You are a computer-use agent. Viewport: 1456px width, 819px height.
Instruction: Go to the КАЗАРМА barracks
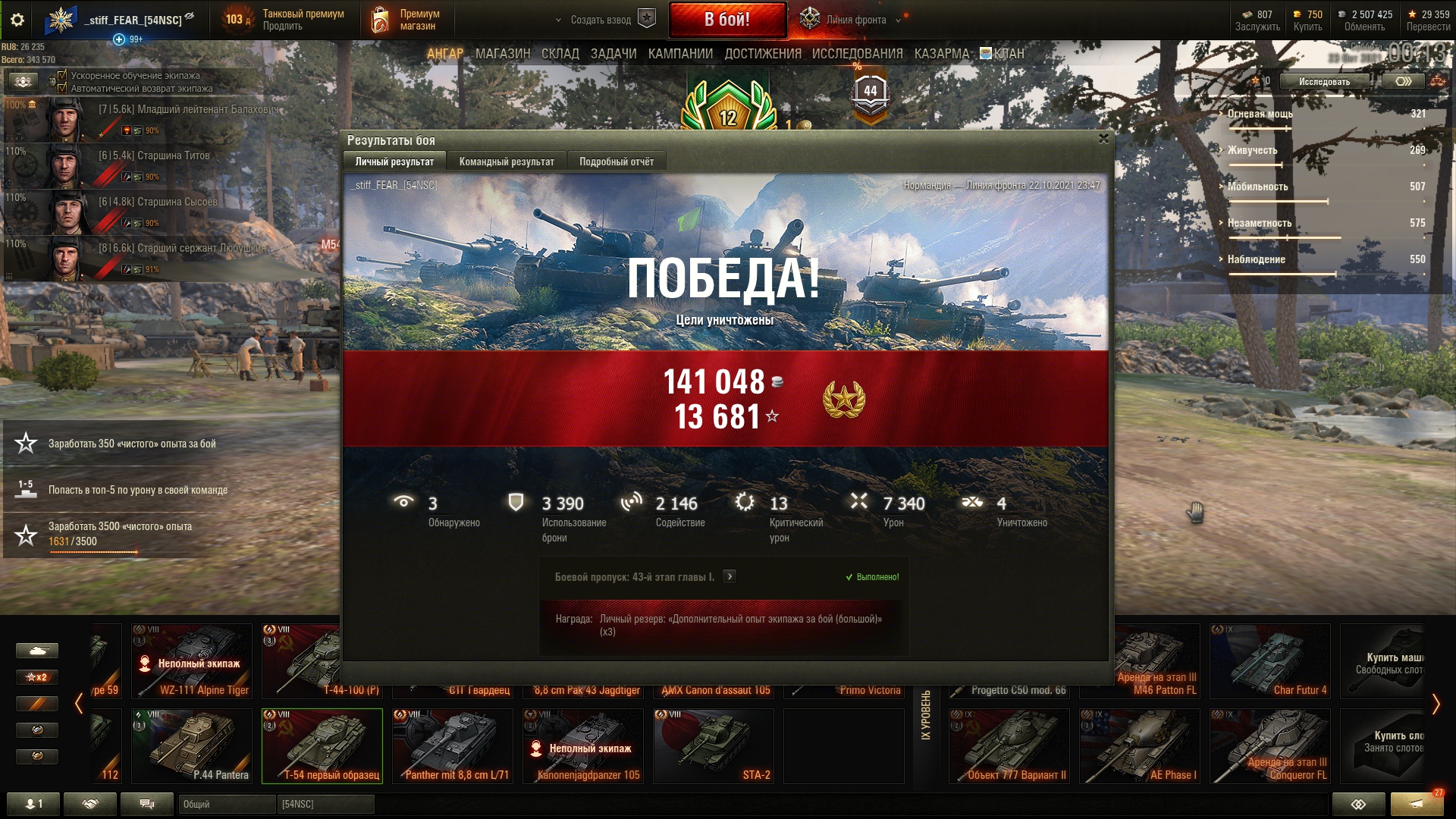941,54
